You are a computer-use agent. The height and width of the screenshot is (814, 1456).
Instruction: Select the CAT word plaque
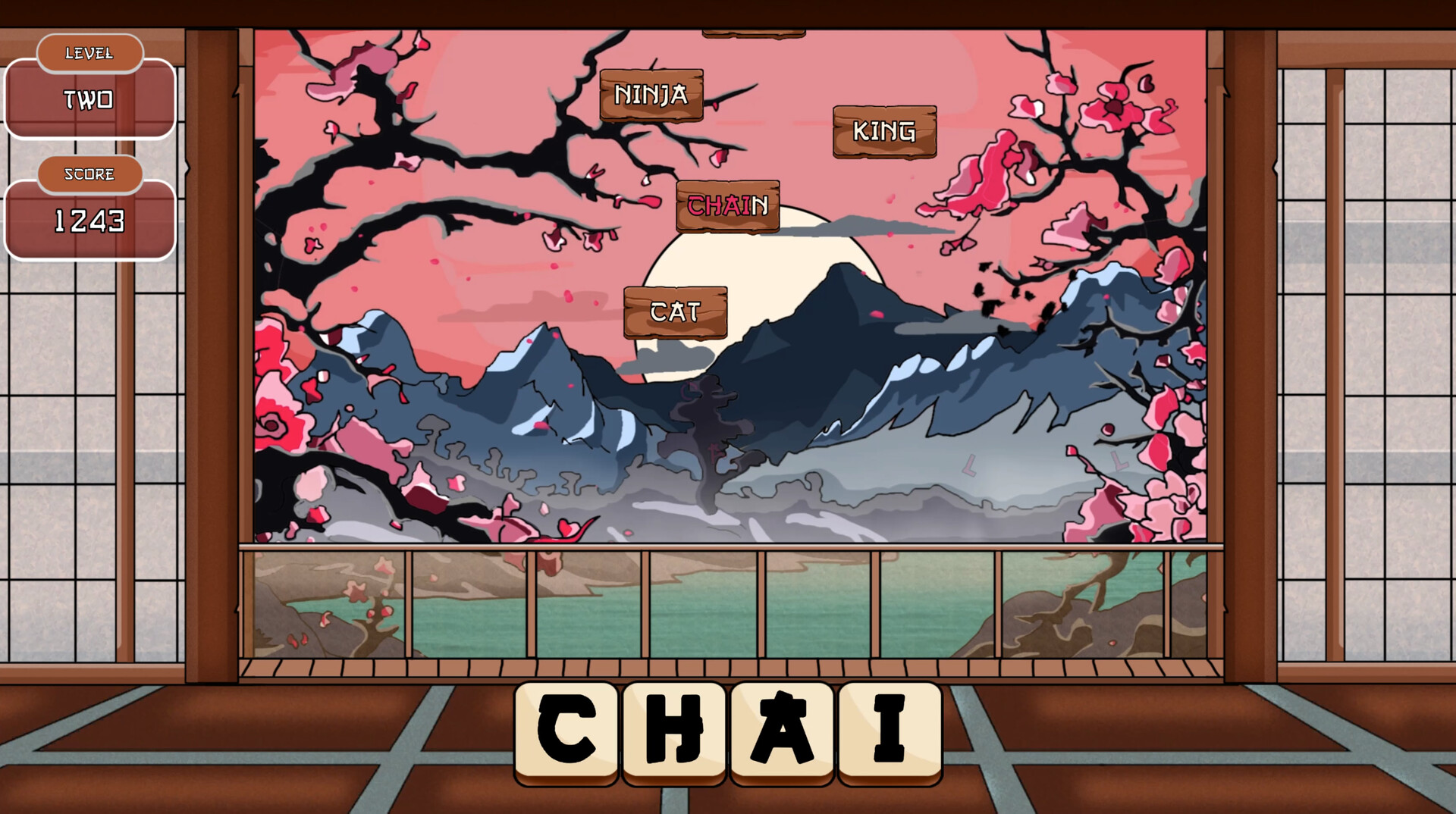[x=675, y=309]
